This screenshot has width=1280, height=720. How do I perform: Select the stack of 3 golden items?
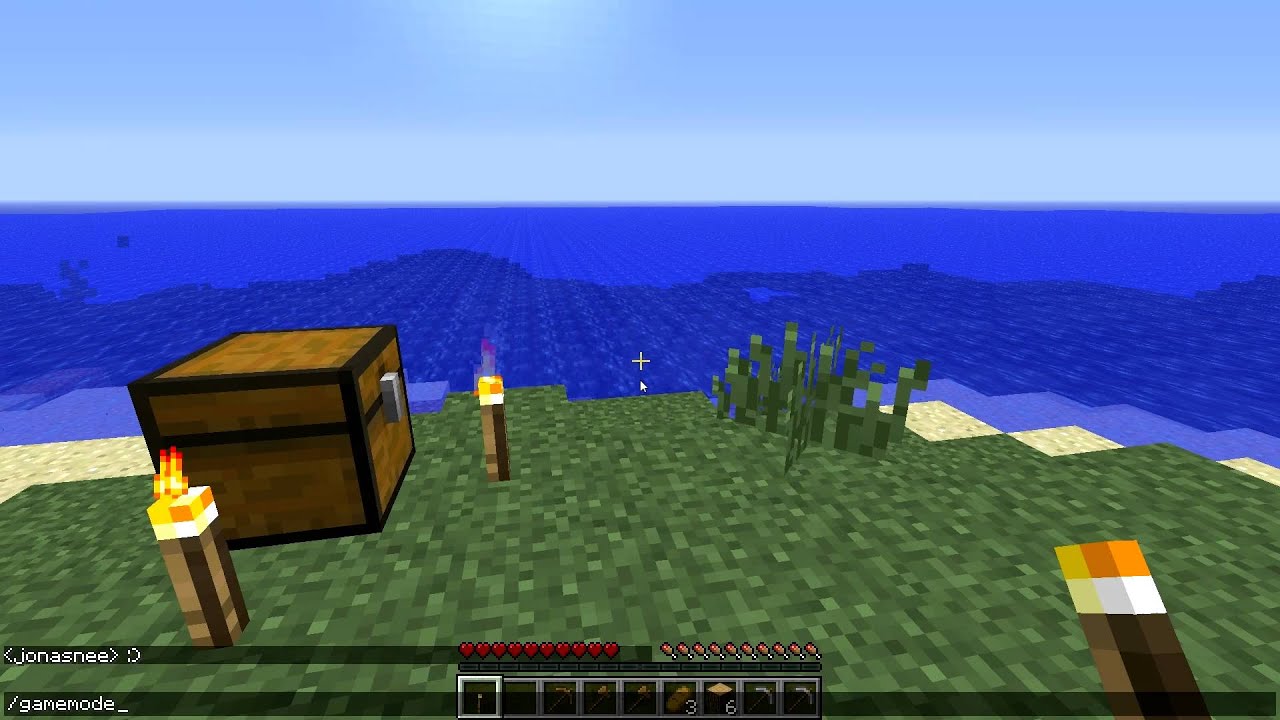[680, 695]
